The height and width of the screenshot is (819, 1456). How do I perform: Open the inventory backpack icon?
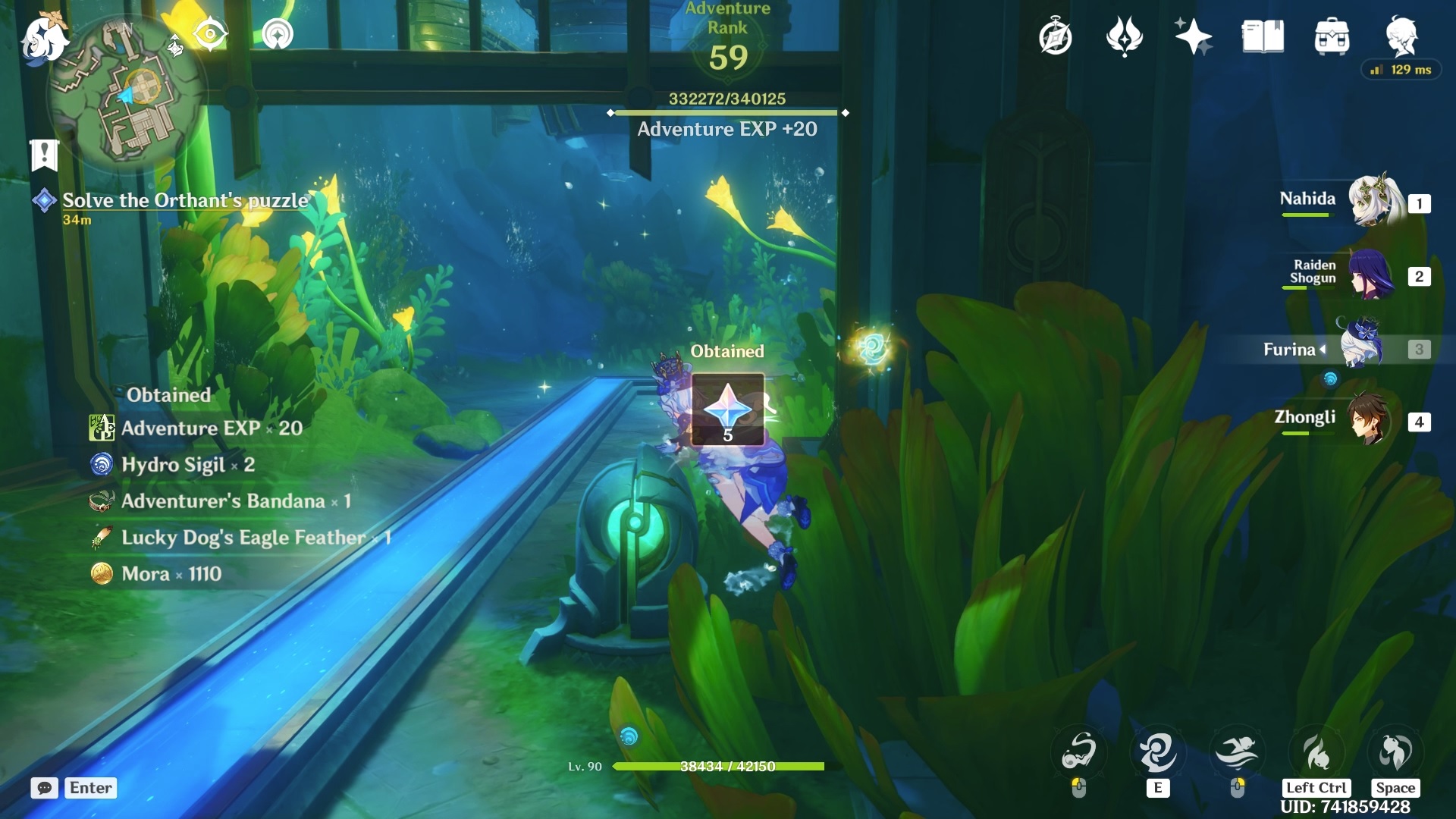(x=1332, y=36)
